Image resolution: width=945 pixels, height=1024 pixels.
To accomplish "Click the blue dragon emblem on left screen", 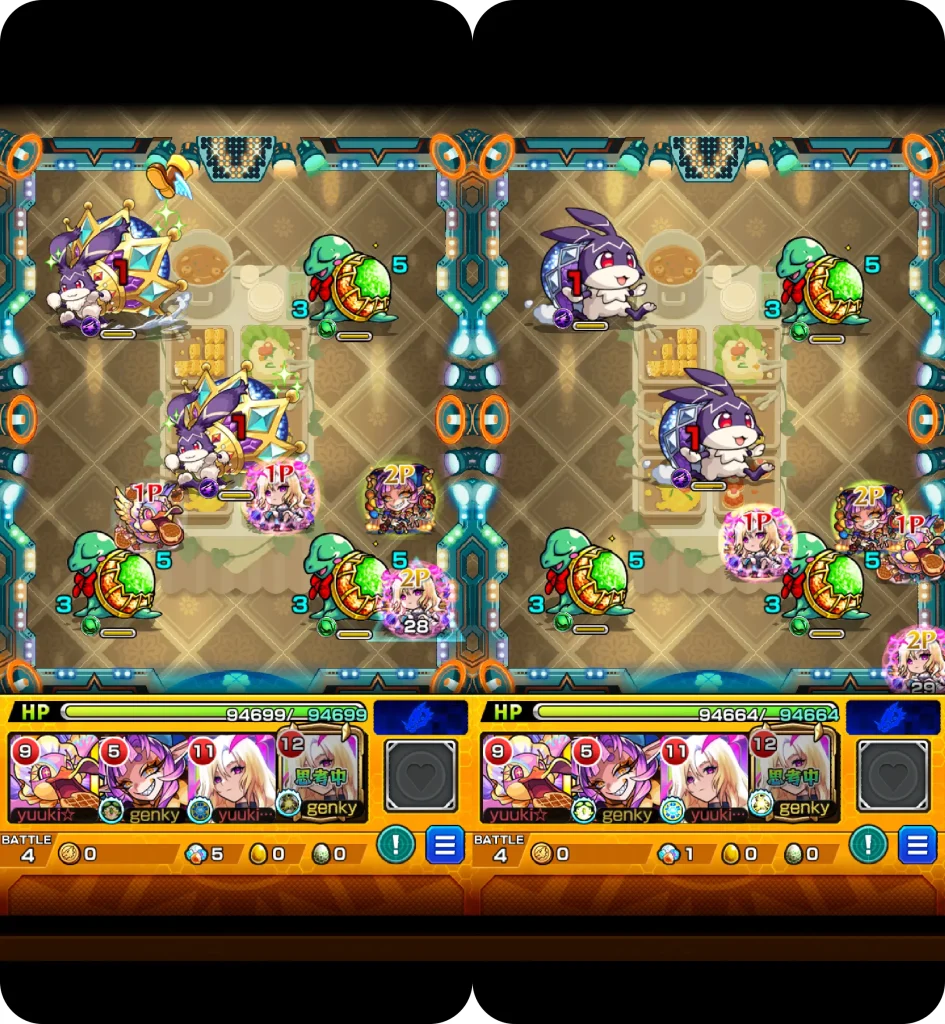I will click(420, 716).
